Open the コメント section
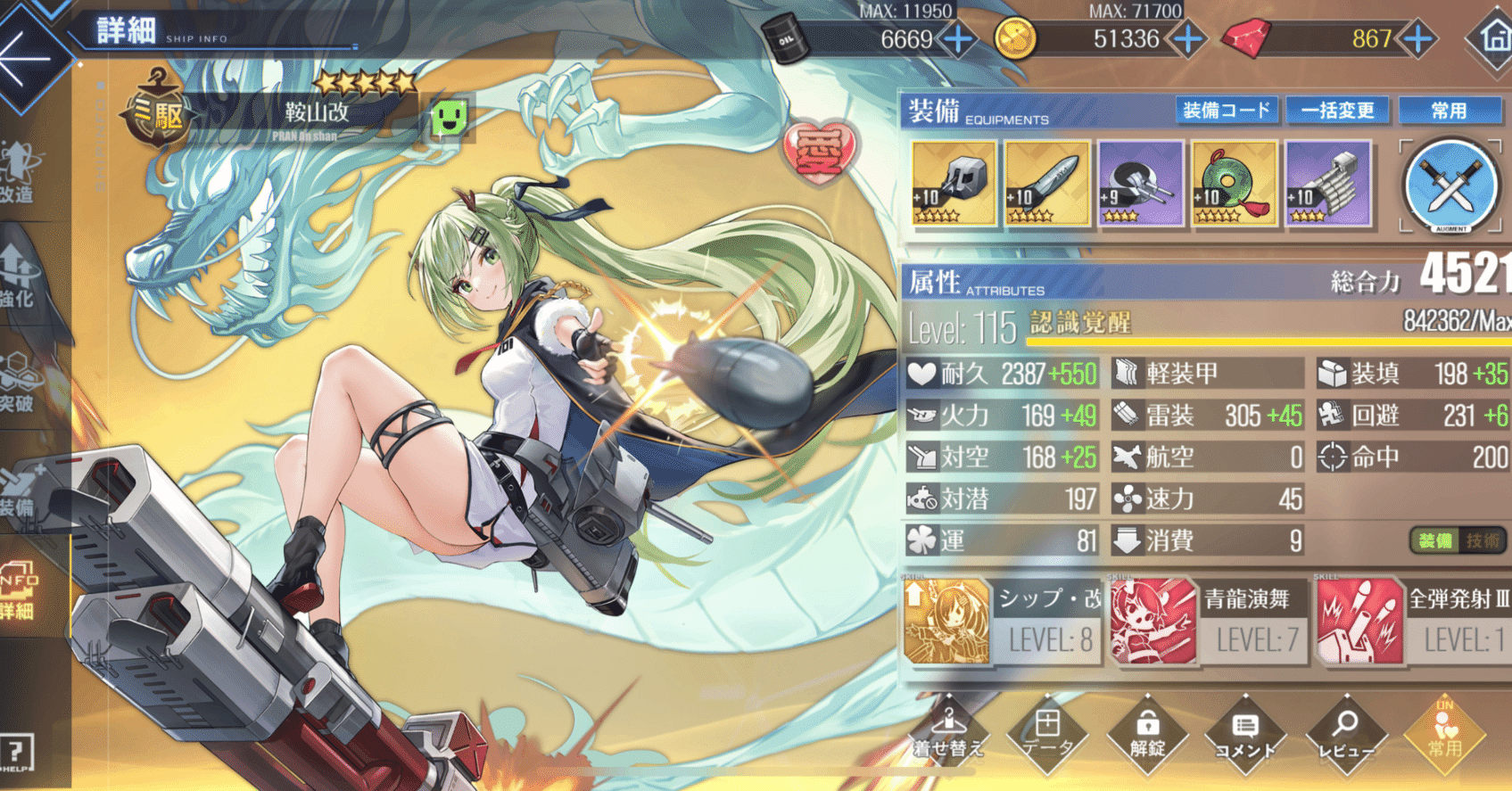1512x791 pixels. pos(1247,736)
